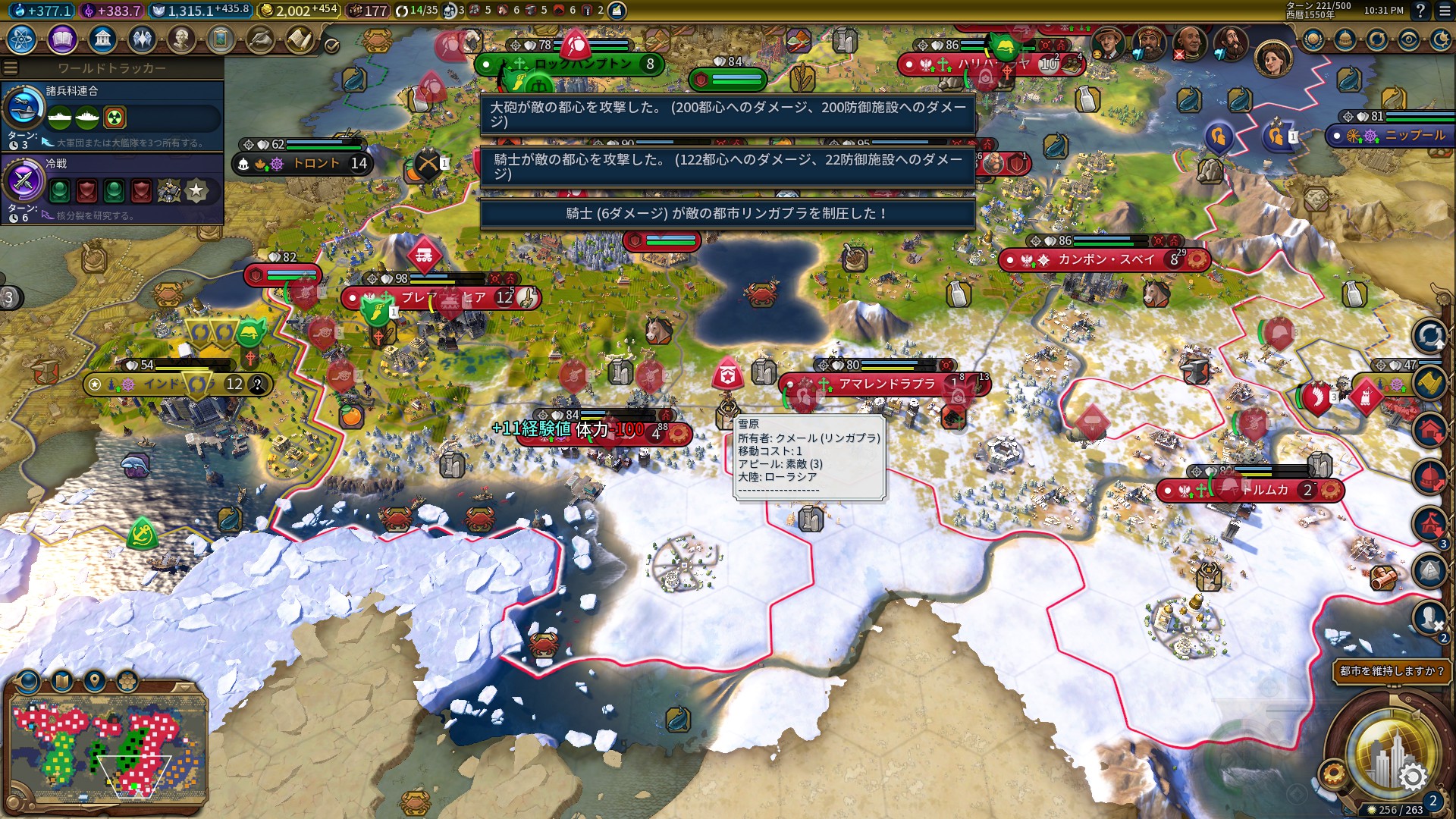Open the science tech tree button

pos(22,39)
